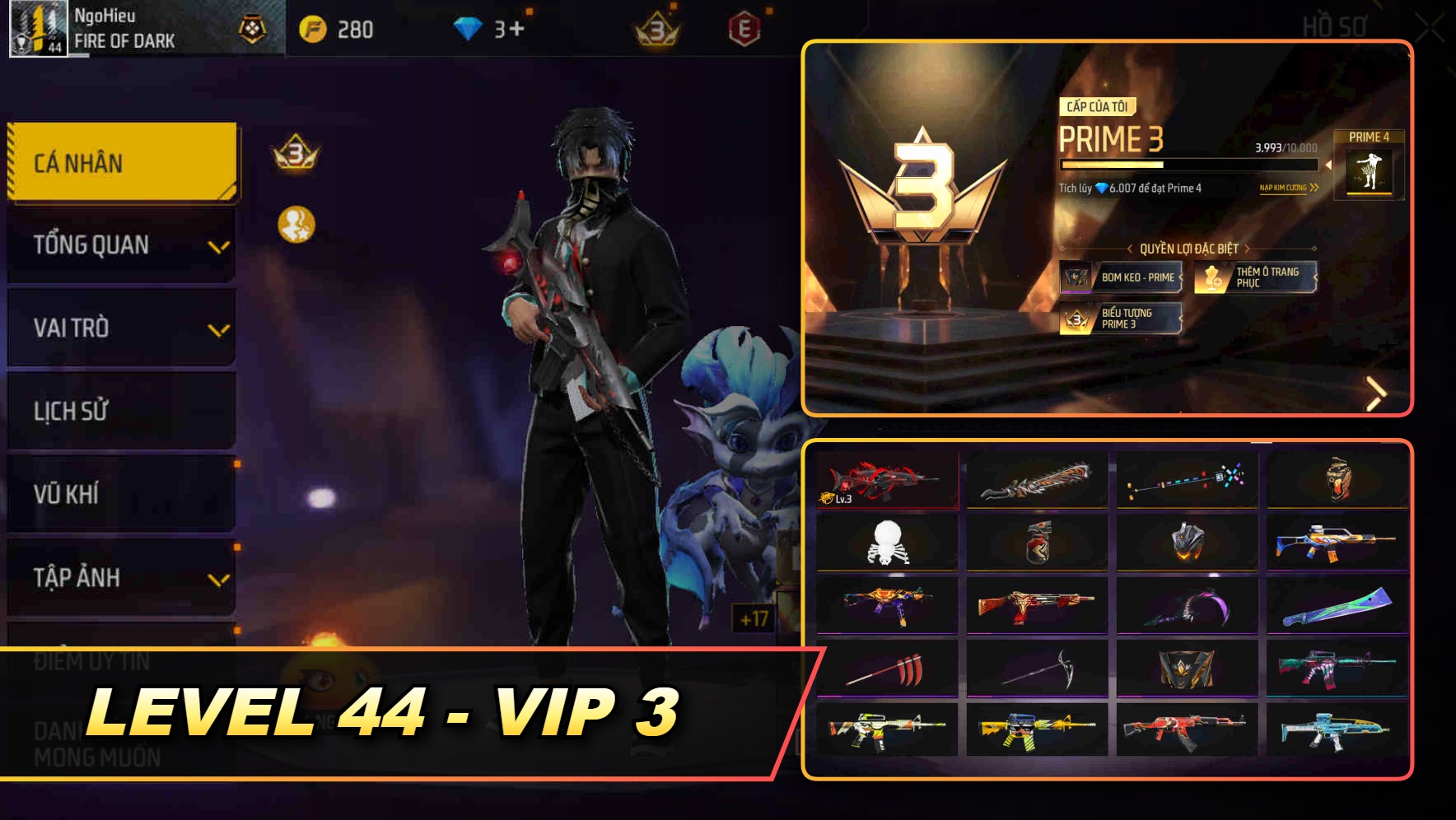This screenshot has height=820, width=1456.
Task: Click the guild badge icon next to FIRE OF DARK
Action: tap(253, 30)
